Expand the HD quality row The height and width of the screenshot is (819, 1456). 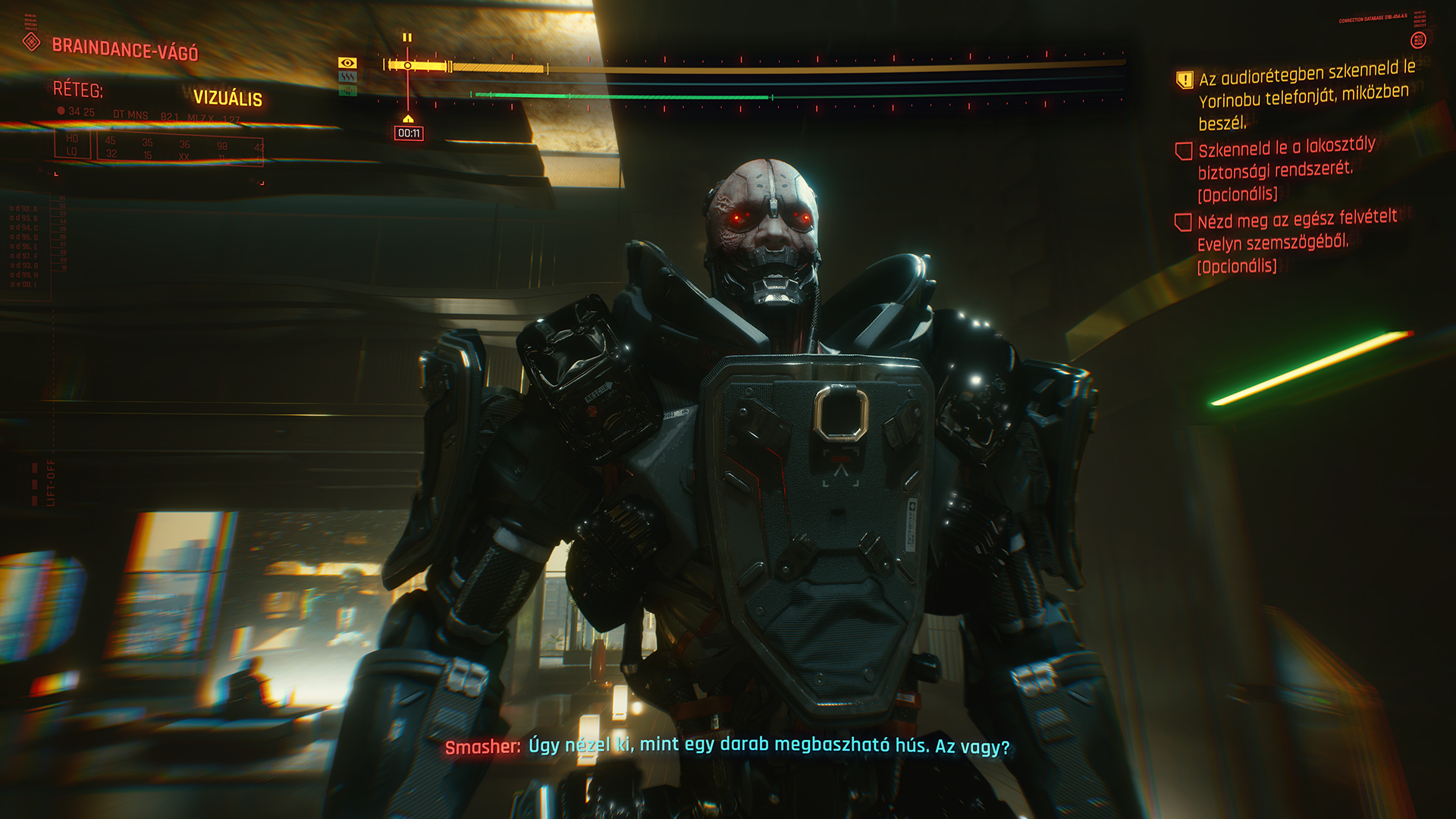point(72,140)
